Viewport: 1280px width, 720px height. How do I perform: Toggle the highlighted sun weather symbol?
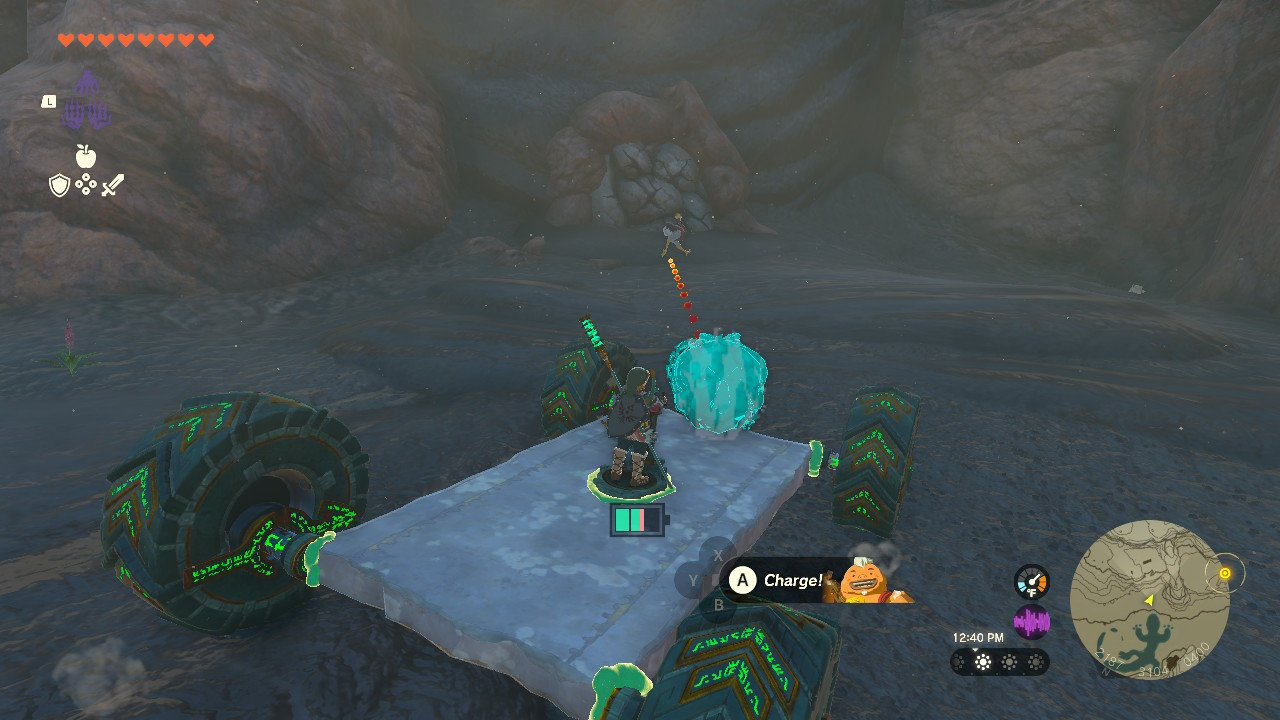tap(981, 663)
